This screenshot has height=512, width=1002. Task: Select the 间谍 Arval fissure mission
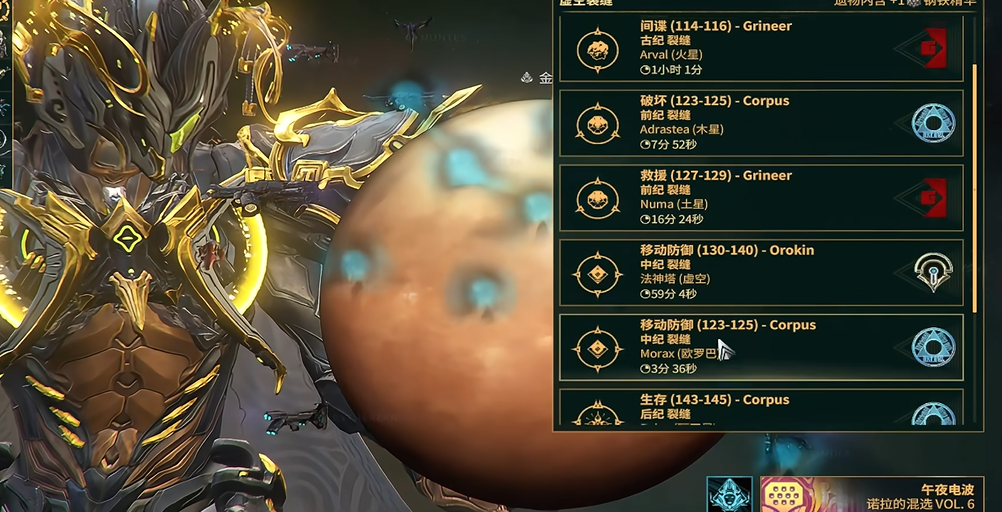point(760,48)
